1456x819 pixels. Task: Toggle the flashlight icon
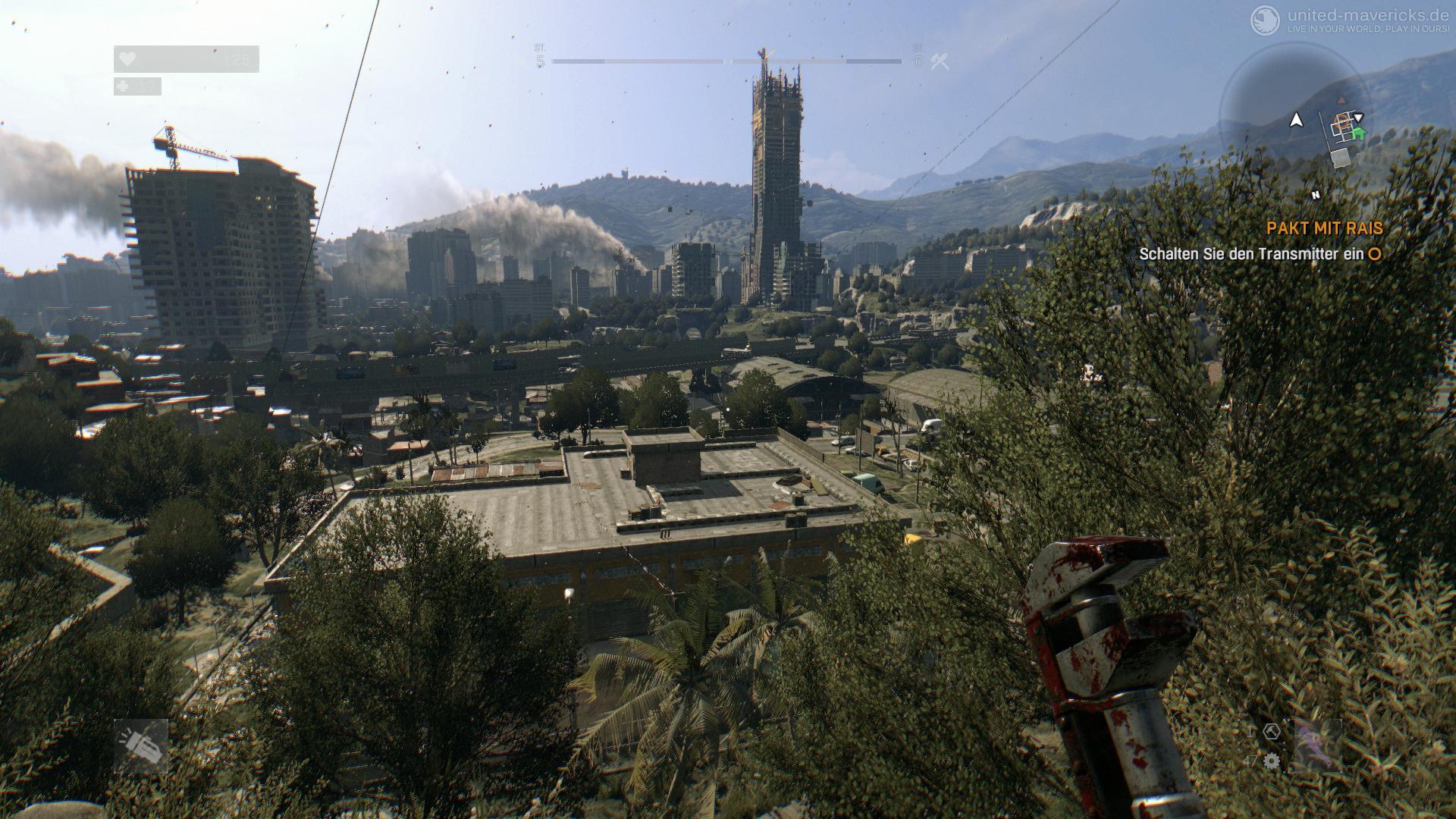pos(141,746)
